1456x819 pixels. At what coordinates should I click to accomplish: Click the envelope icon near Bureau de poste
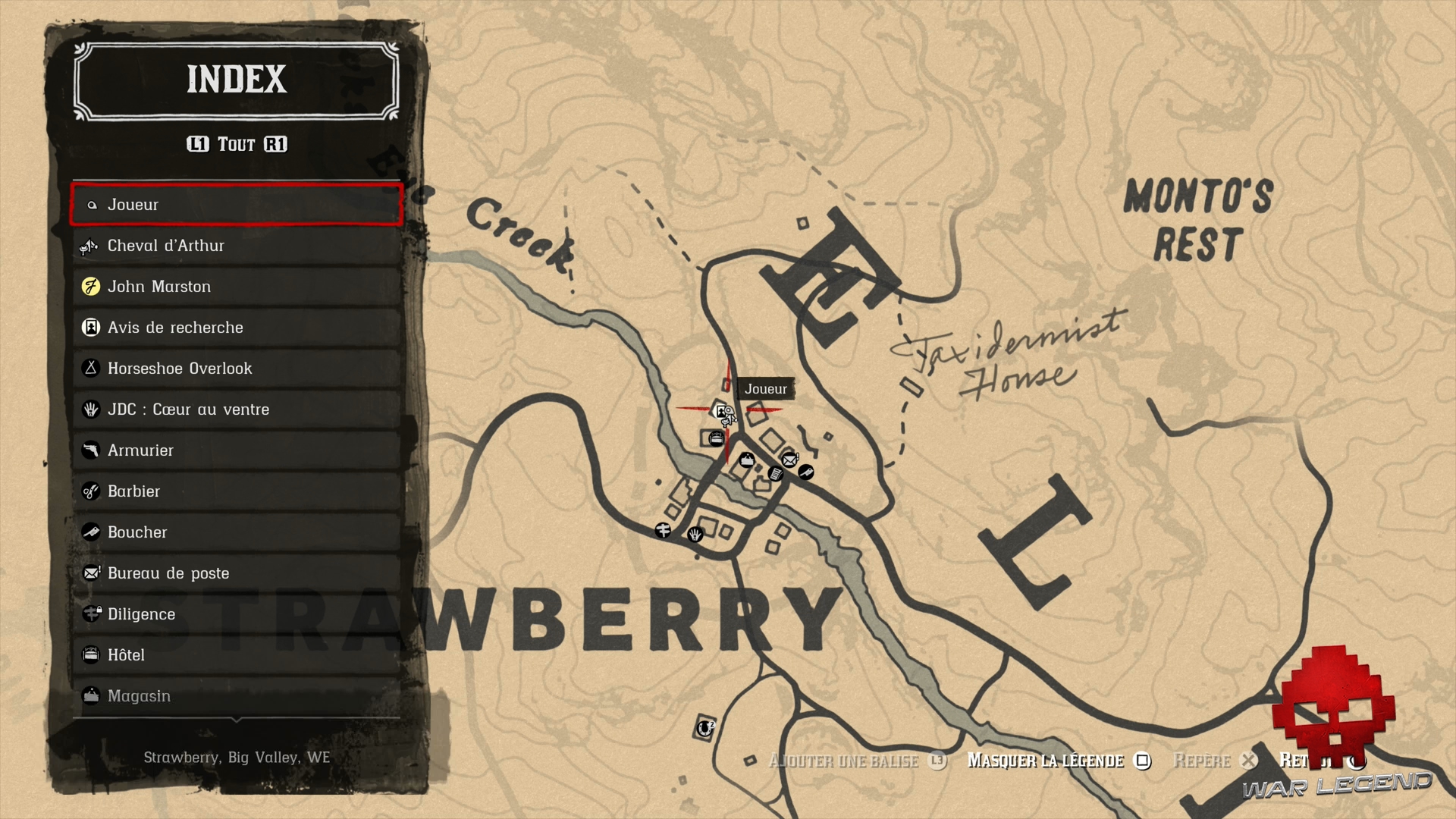(x=90, y=573)
